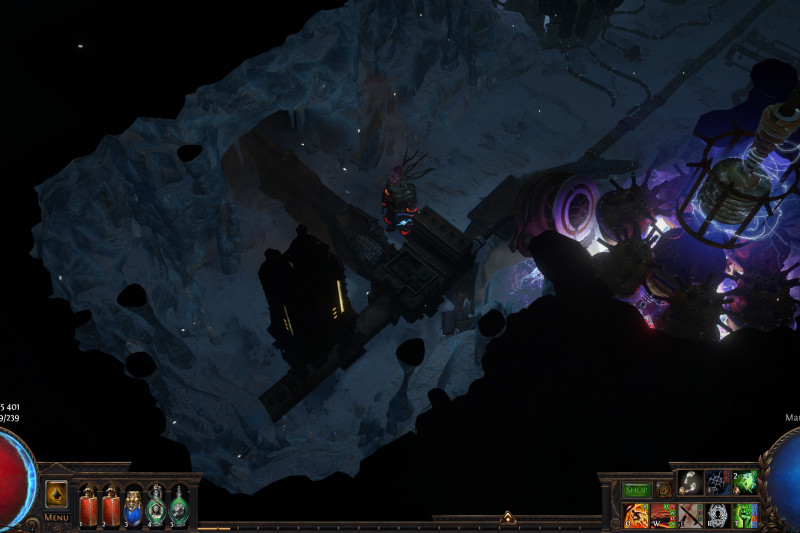Use the red molten skill

tap(663, 516)
